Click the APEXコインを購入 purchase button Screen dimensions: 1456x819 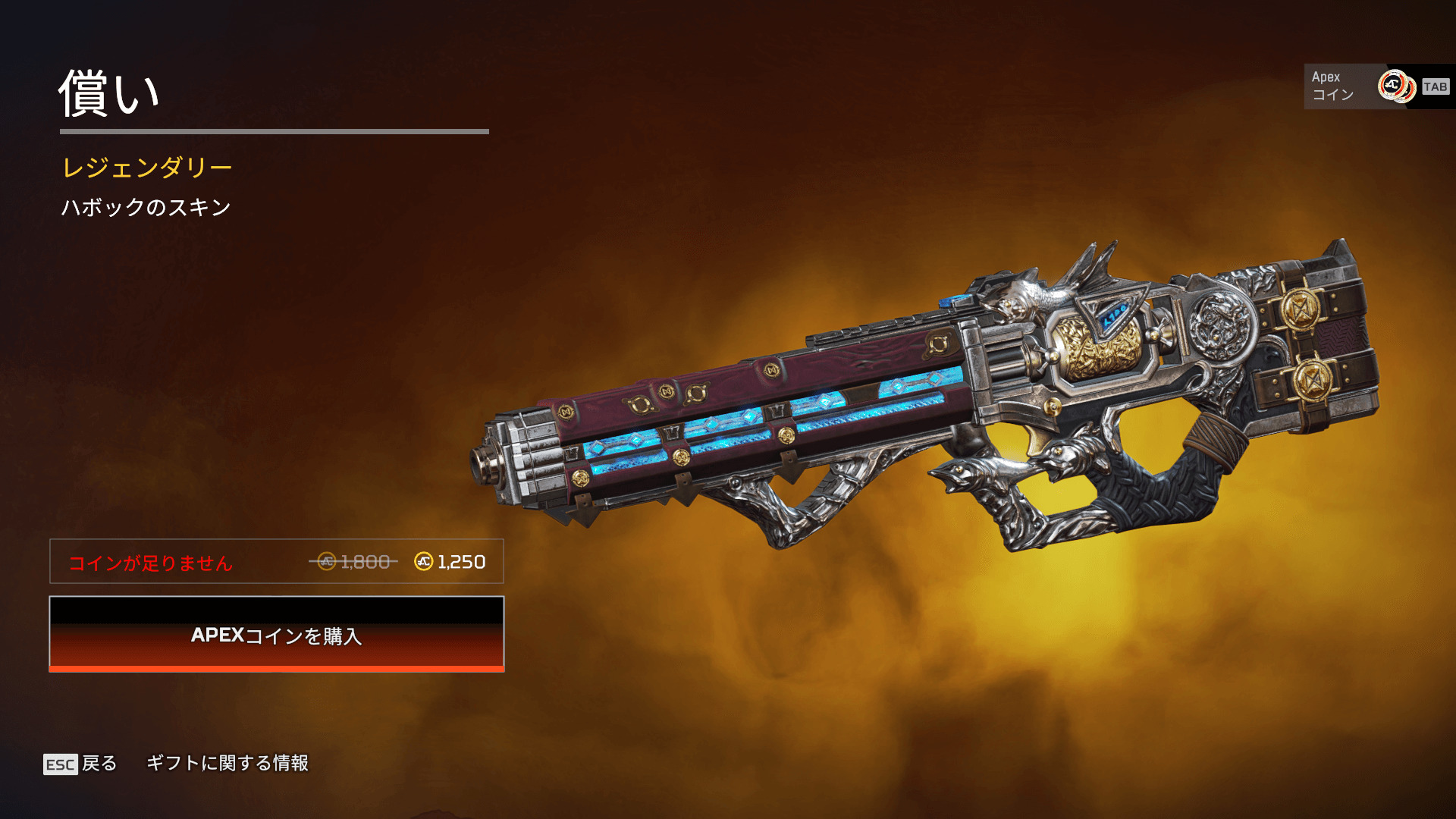pyautogui.click(x=277, y=635)
